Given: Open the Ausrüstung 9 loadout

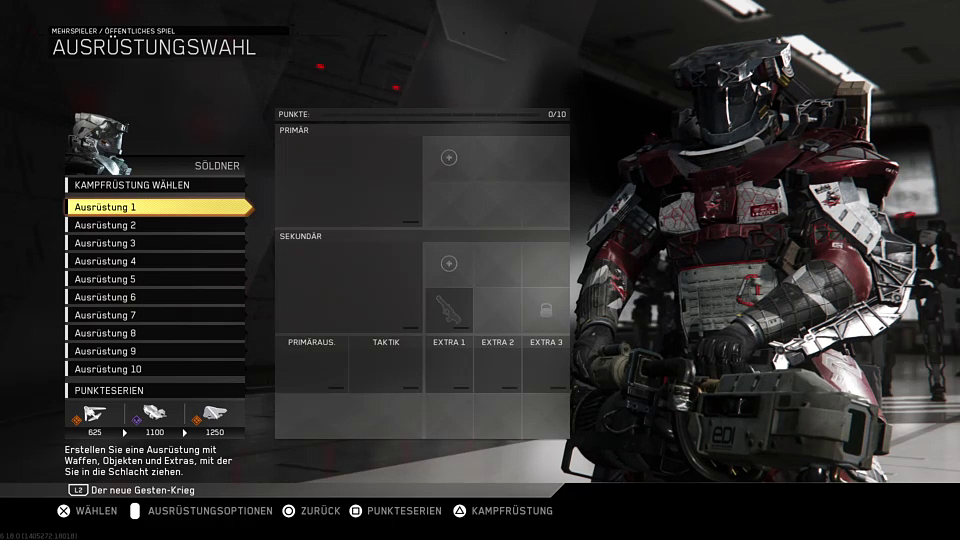Looking at the screenshot, I should (155, 351).
